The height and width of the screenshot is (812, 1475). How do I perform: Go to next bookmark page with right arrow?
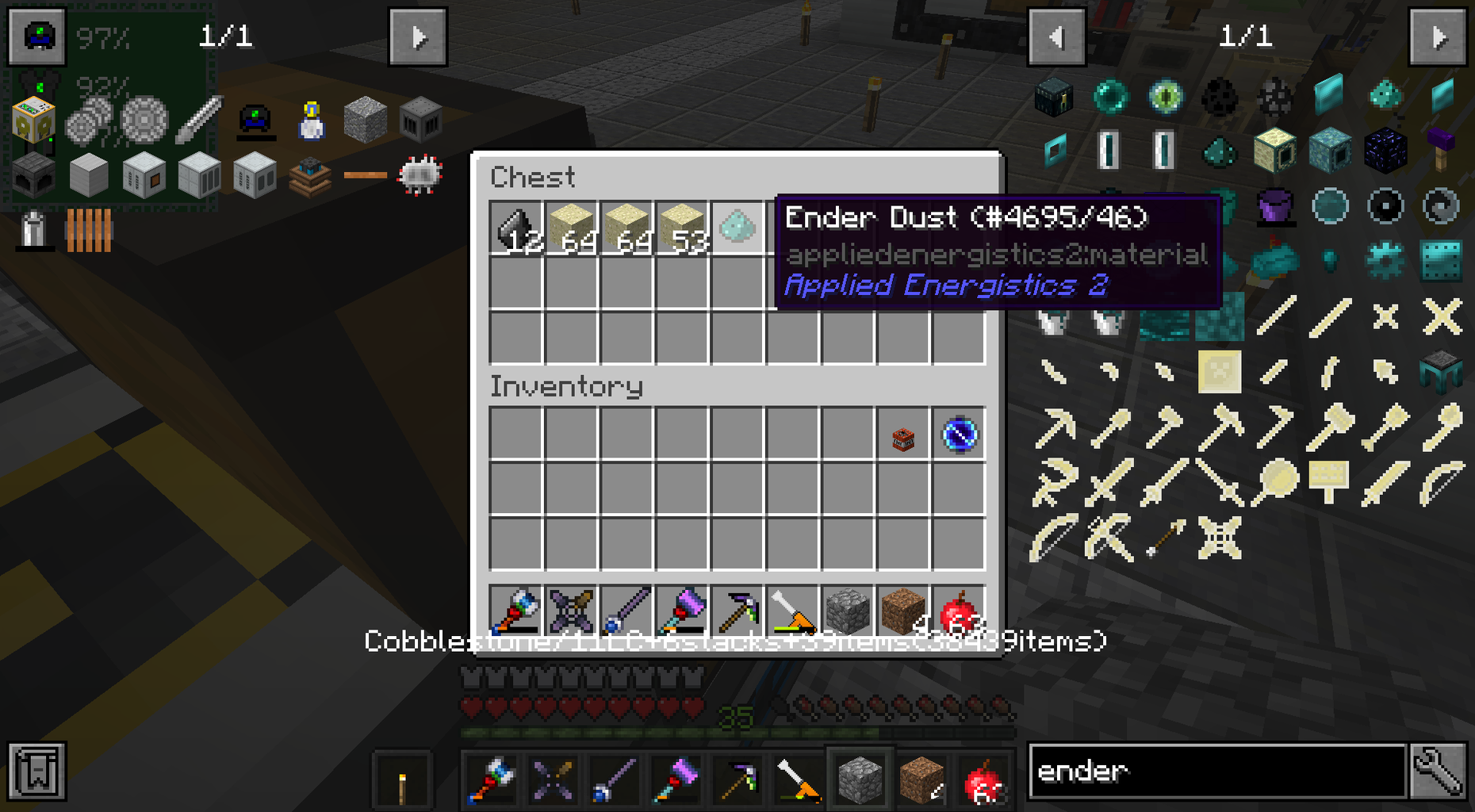tap(419, 36)
